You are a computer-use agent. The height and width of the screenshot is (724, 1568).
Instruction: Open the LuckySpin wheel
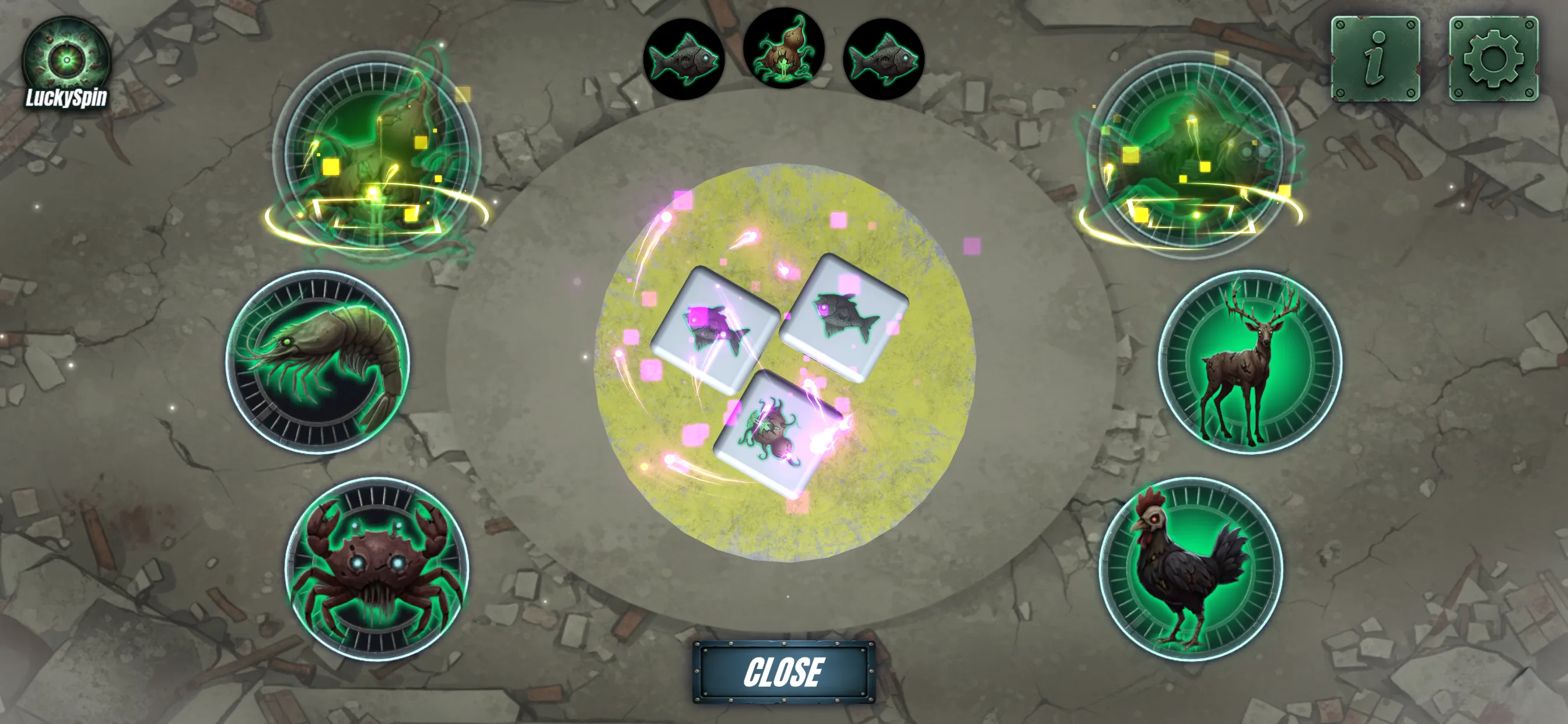[x=66, y=65]
